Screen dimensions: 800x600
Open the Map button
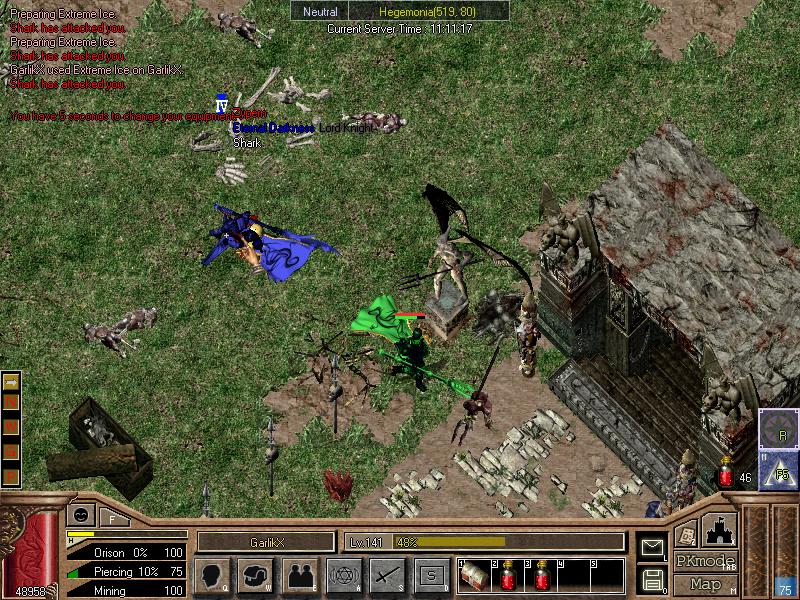705,584
